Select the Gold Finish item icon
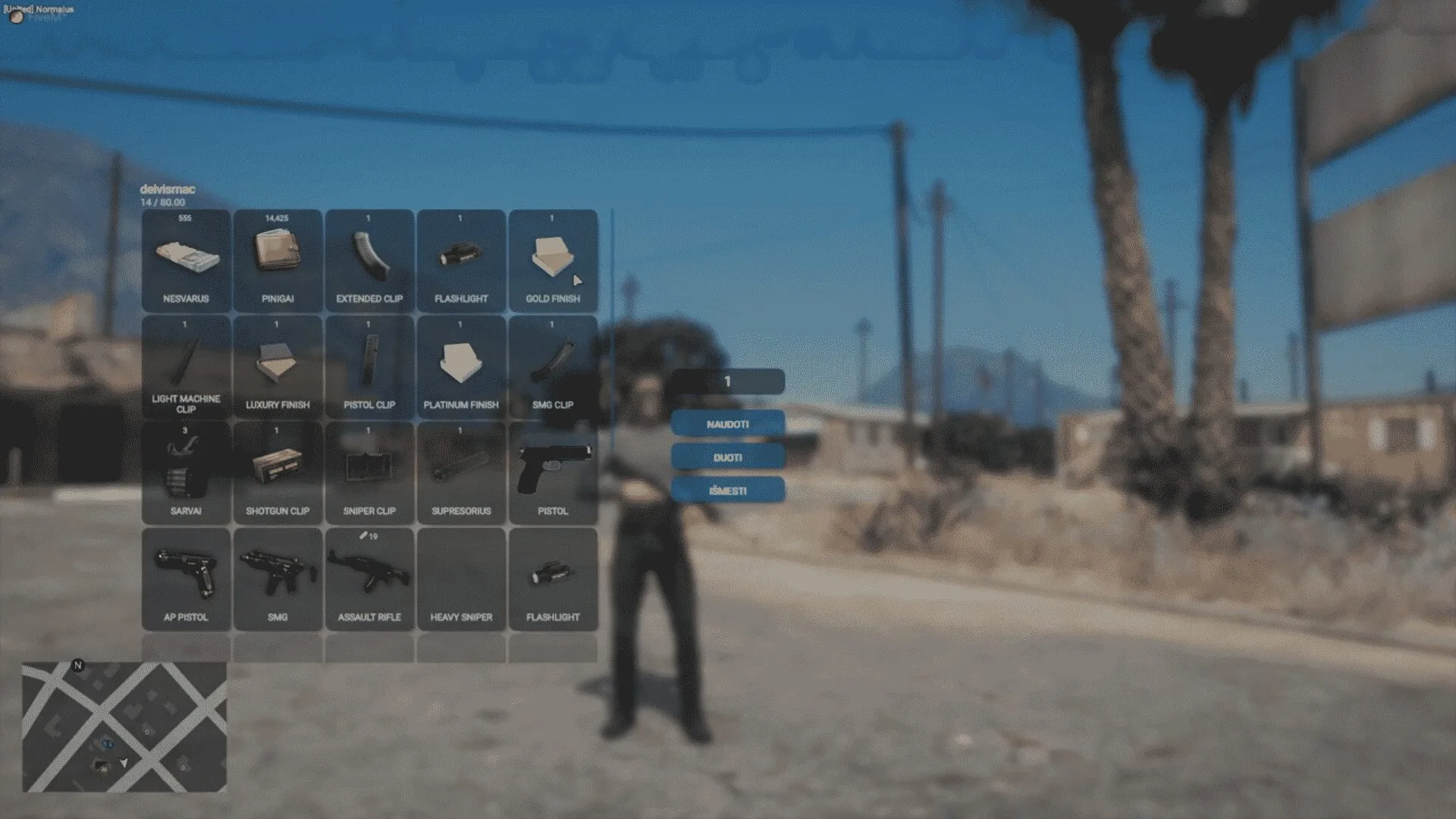Image resolution: width=1456 pixels, height=819 pixels. [553, 258]
